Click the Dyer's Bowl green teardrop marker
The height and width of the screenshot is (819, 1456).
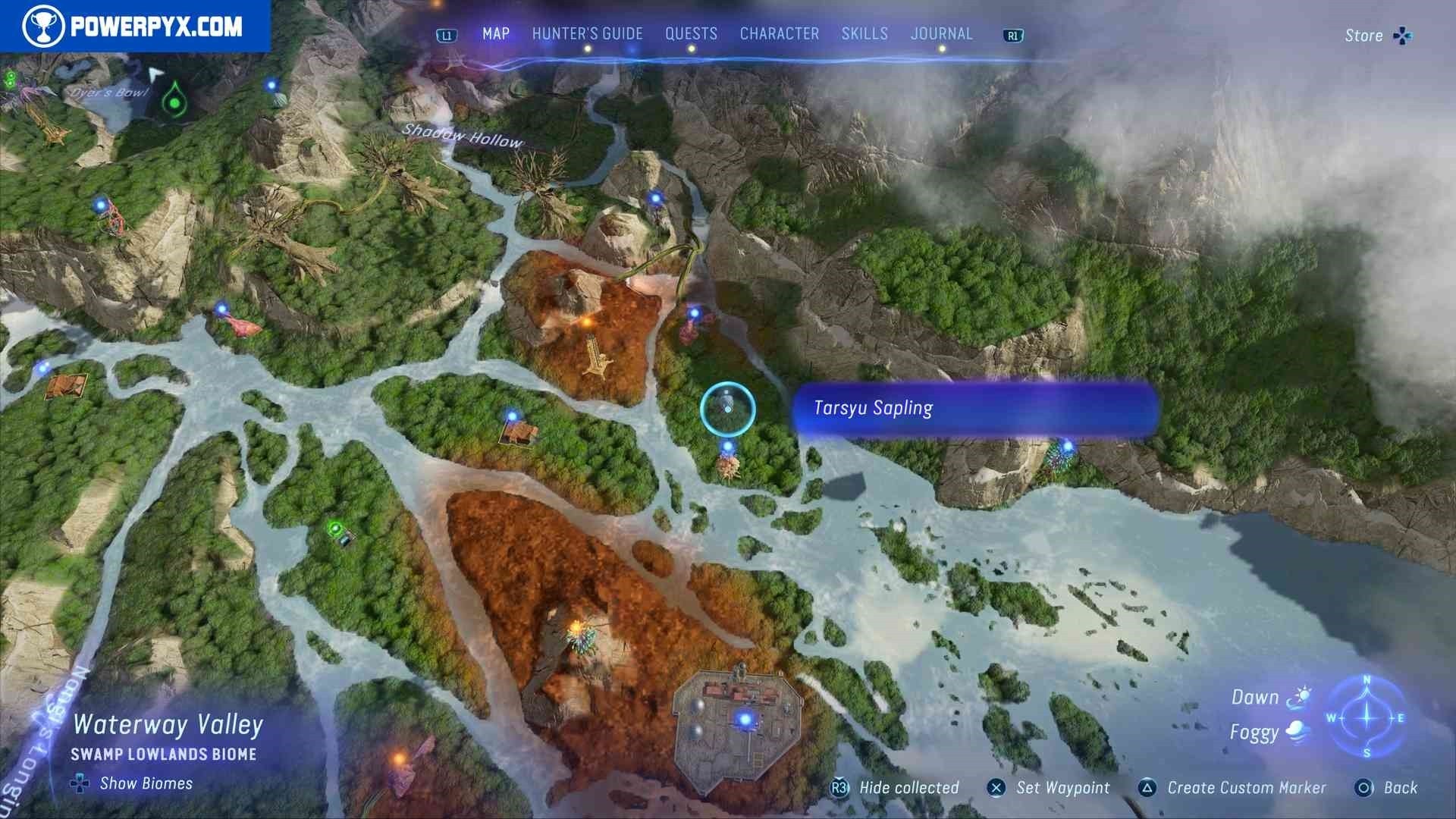tap(175, 101)
